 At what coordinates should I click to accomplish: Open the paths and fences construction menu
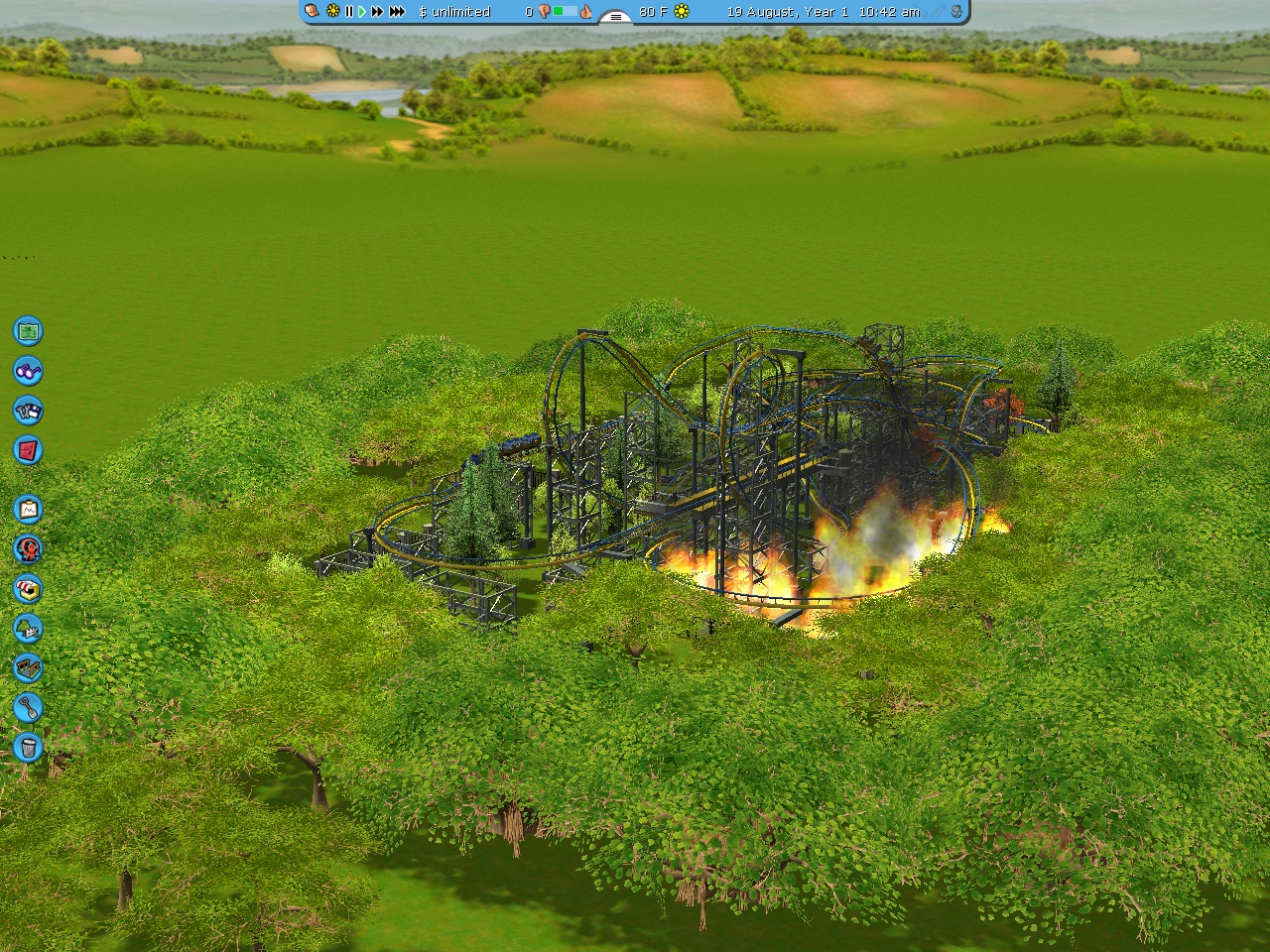tap(28, 667)
